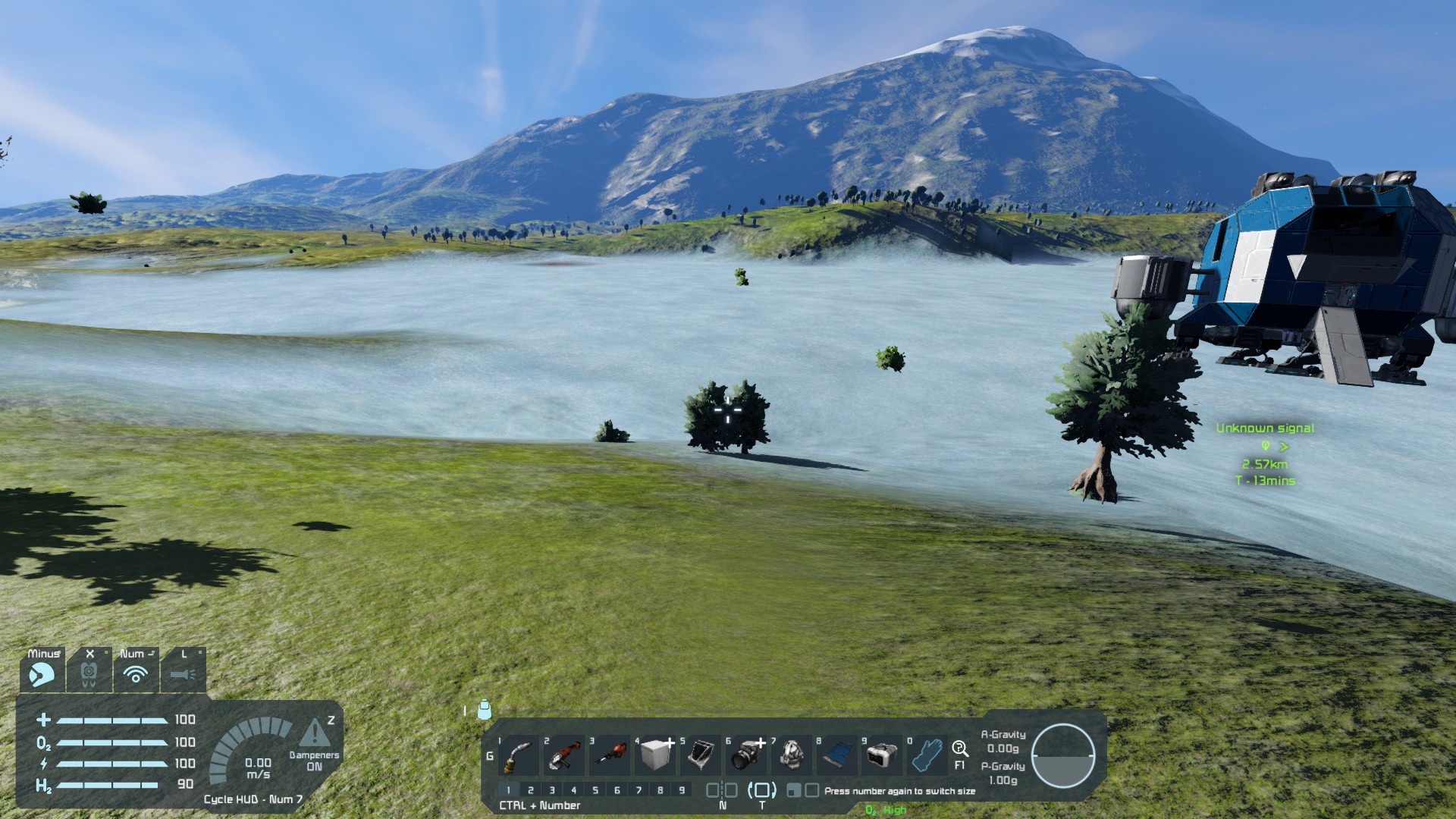Viewport: 1456px width, 819px height.
Task: Switch to toolbar page 2
Action: point(530,790)
